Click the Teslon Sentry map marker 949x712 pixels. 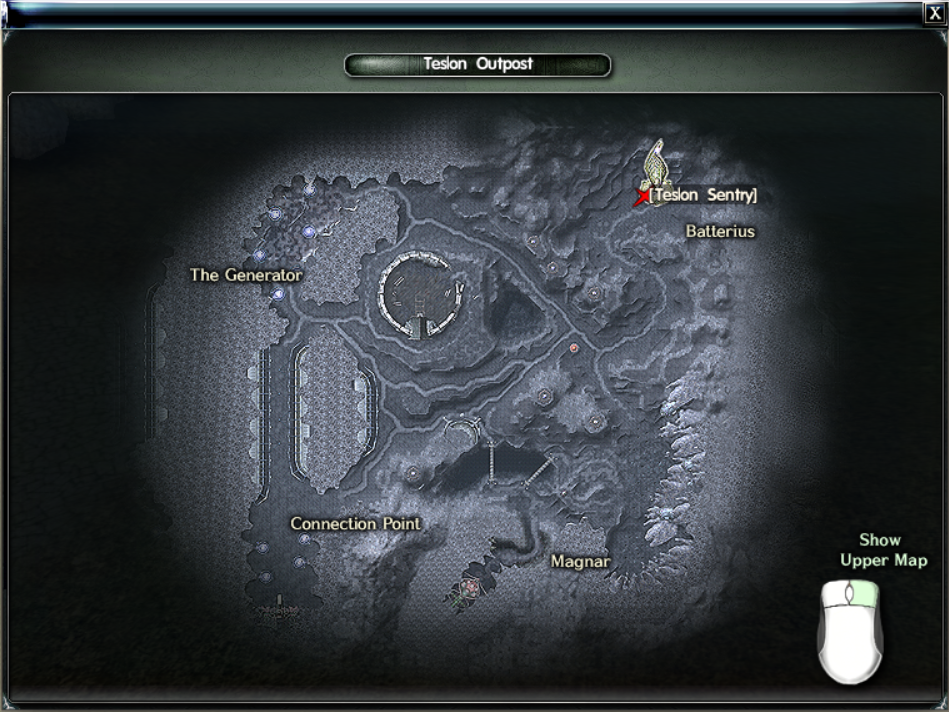click(642, 197)
